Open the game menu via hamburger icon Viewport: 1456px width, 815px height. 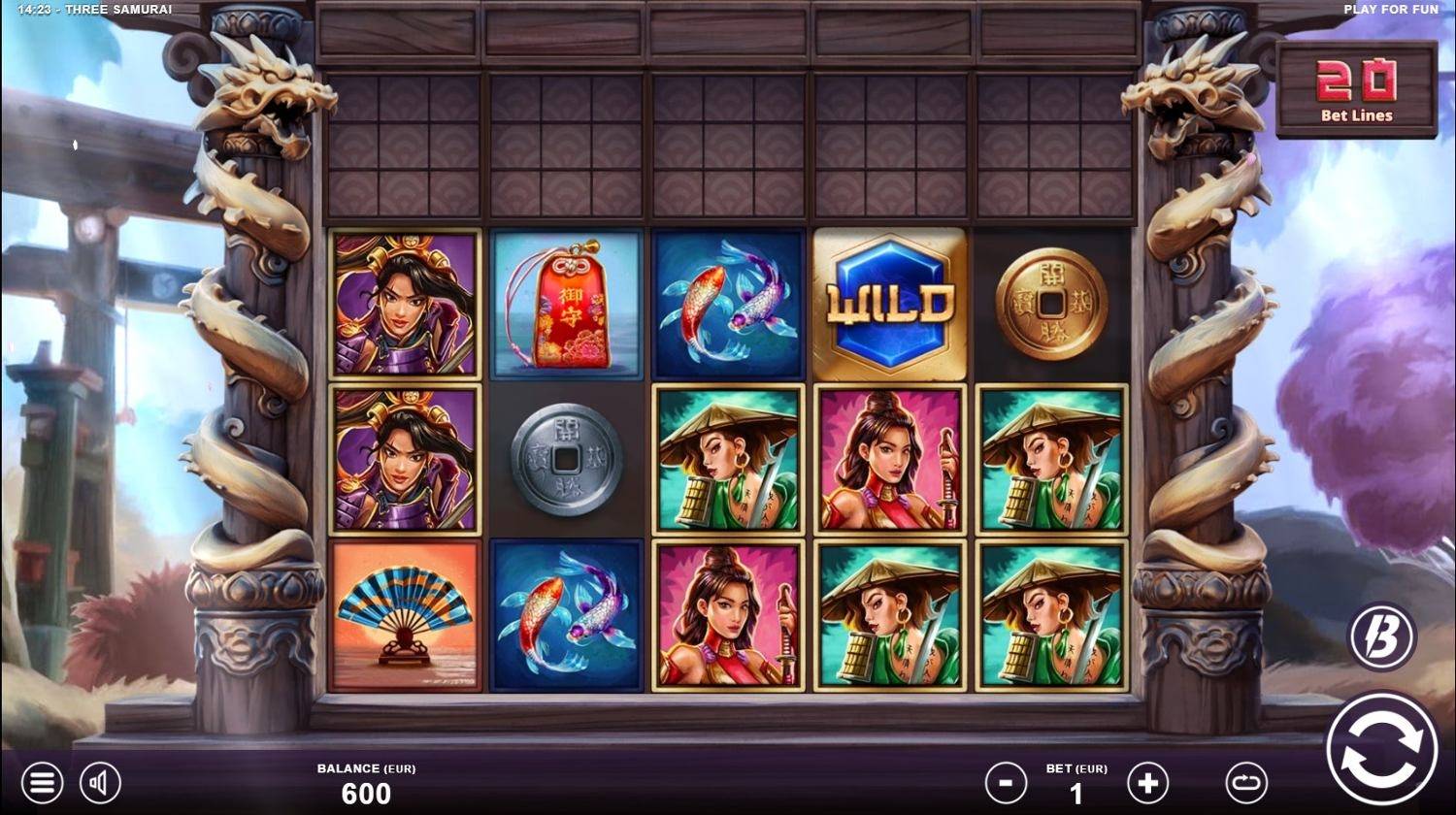click(41, 781)
